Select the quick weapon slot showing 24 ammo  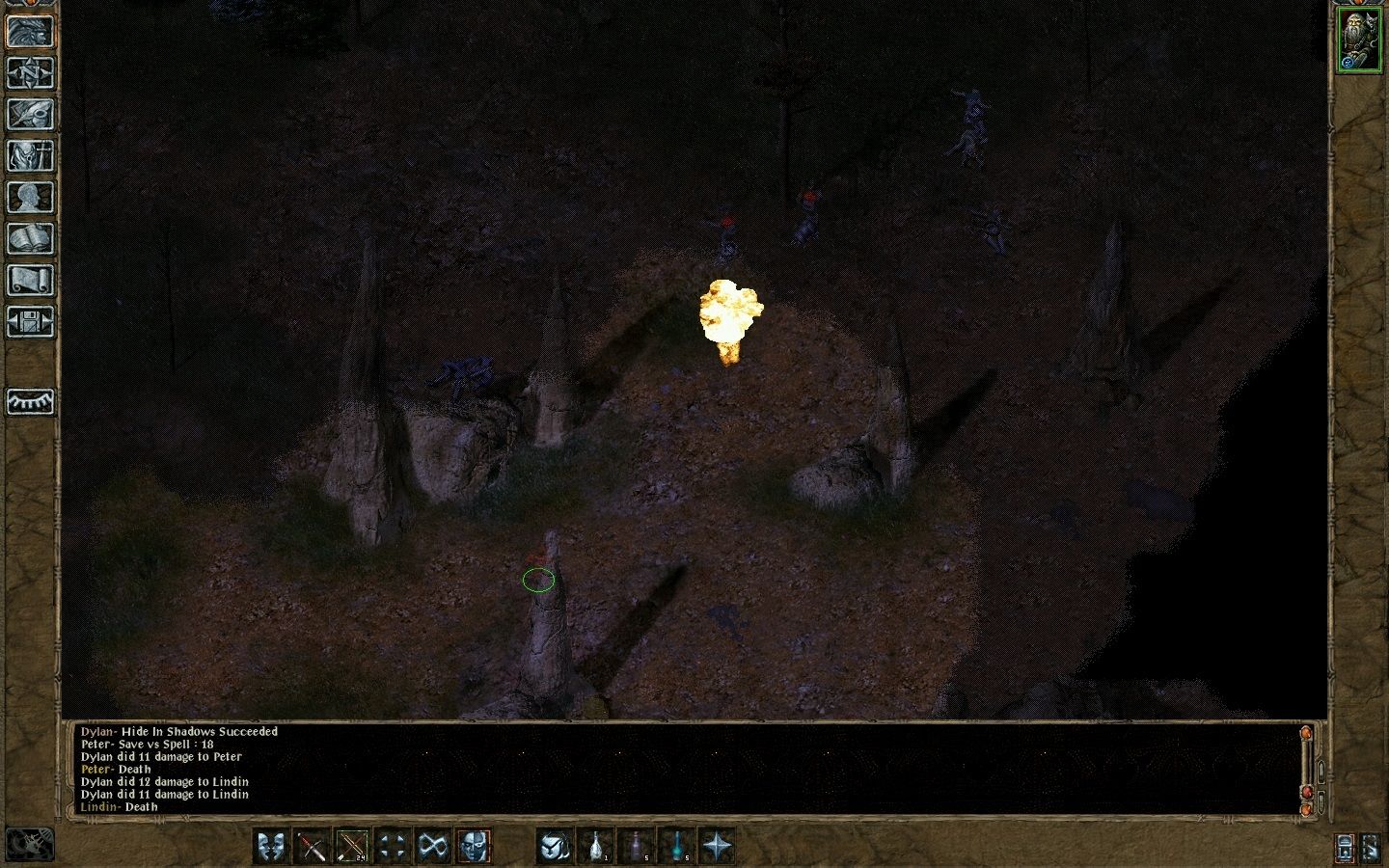350,847
